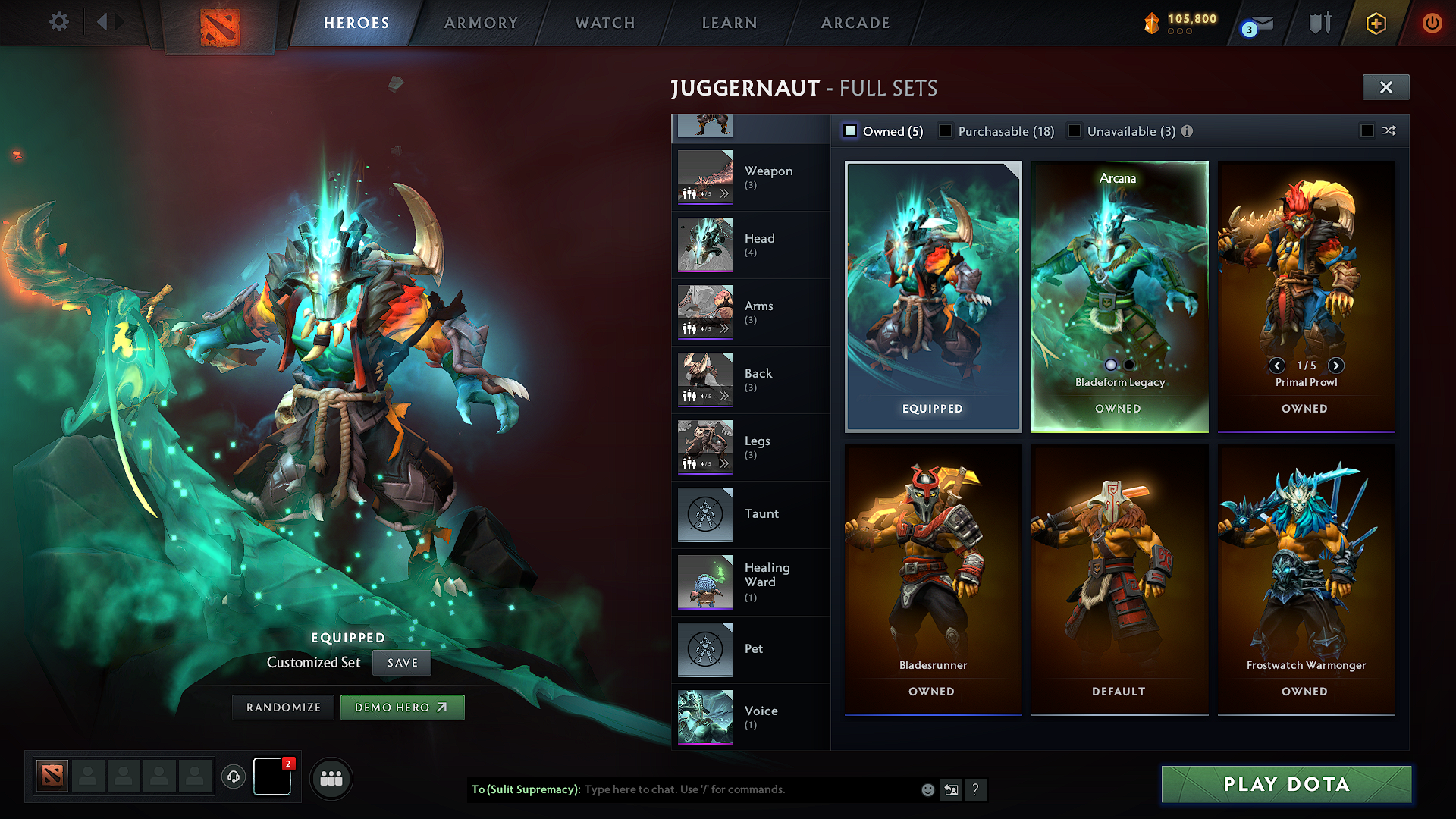Open the WATCH tab
The width and height of the screenshot is (1456, 819).
coord(603,23)
